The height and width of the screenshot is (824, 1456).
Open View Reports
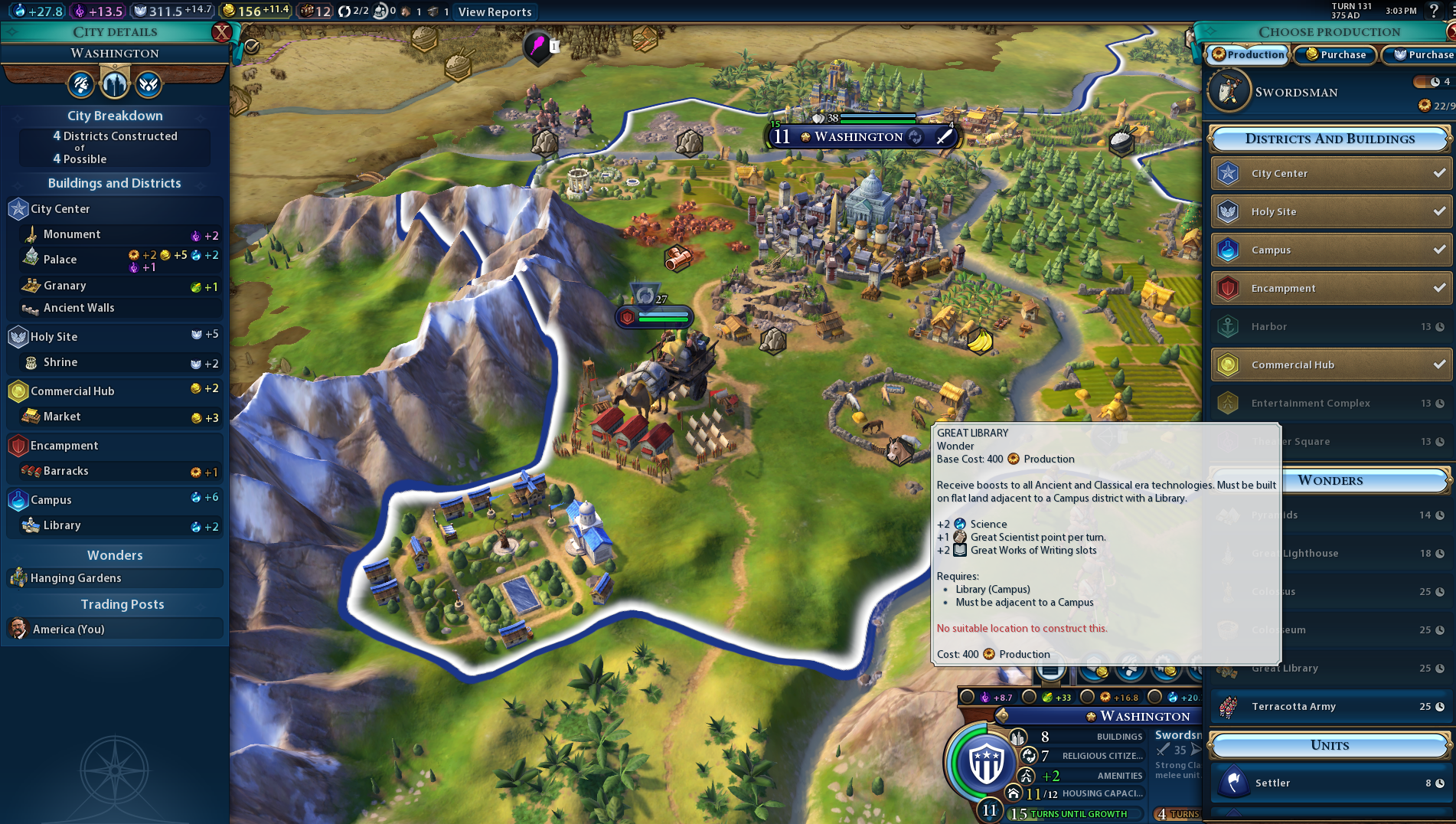pos(494,11)
